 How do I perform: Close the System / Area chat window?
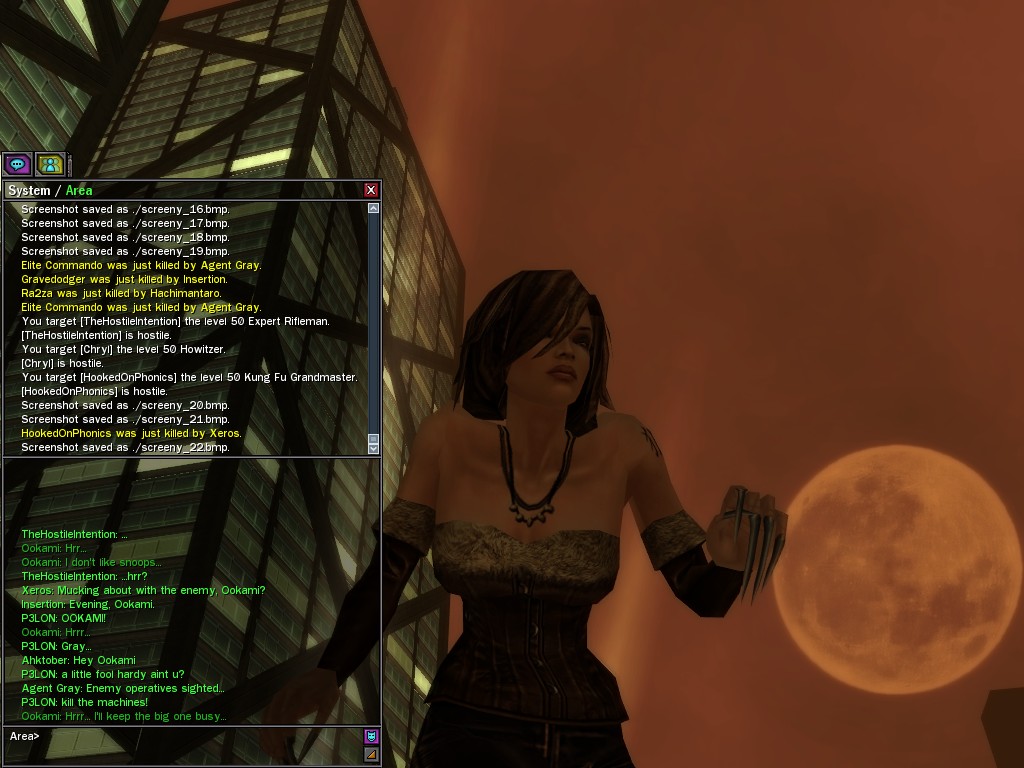coord(371,190)
